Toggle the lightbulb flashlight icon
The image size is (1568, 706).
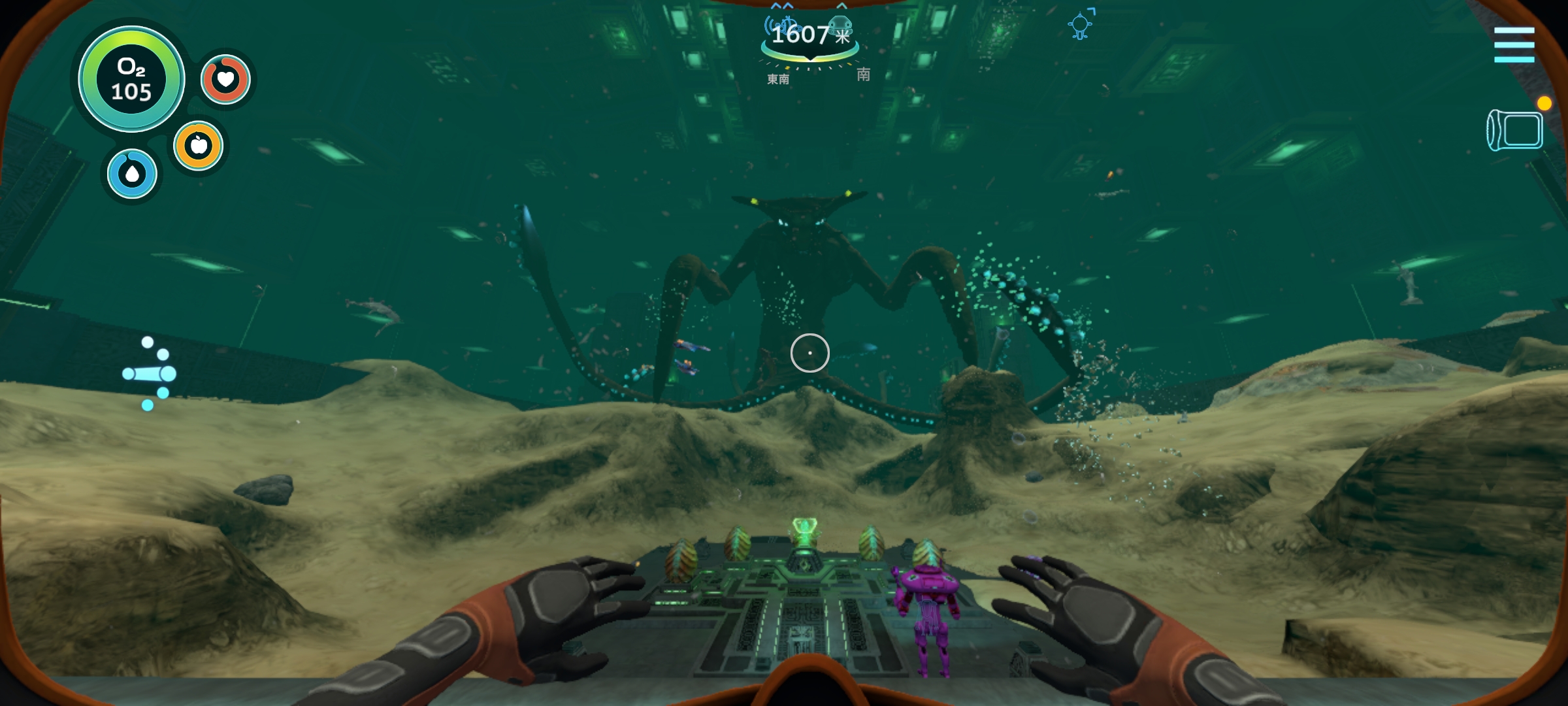pyautogui.click(x=1081, y=25)
